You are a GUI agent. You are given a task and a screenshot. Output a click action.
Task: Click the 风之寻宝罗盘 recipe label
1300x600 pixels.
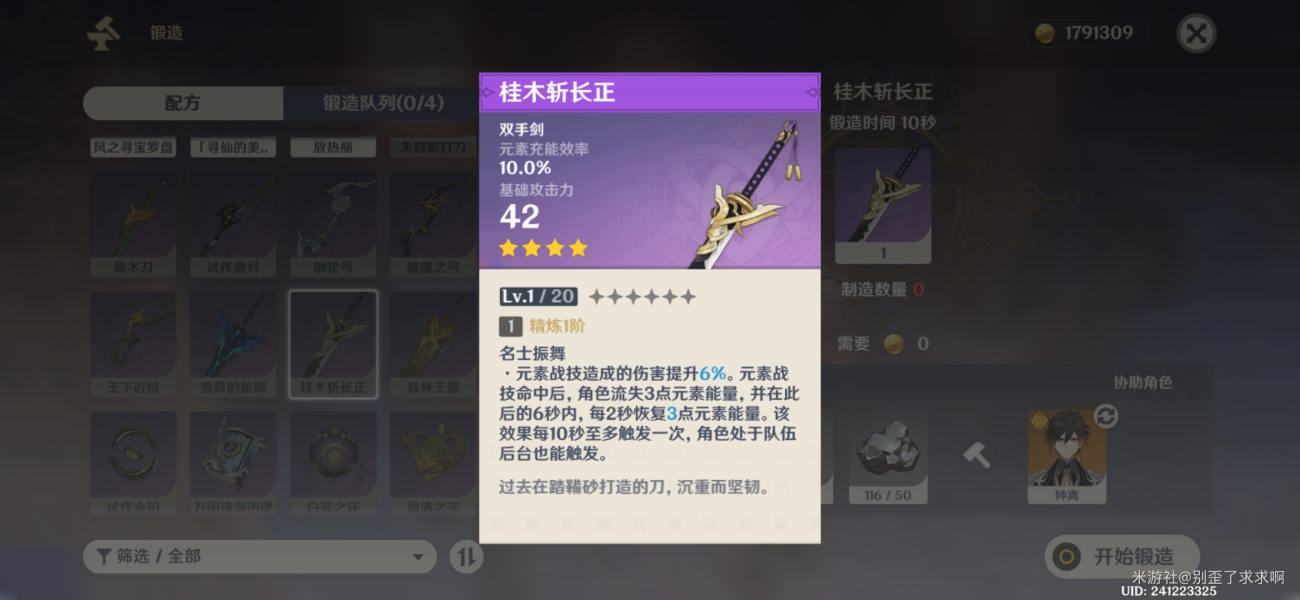pos(133,148)
